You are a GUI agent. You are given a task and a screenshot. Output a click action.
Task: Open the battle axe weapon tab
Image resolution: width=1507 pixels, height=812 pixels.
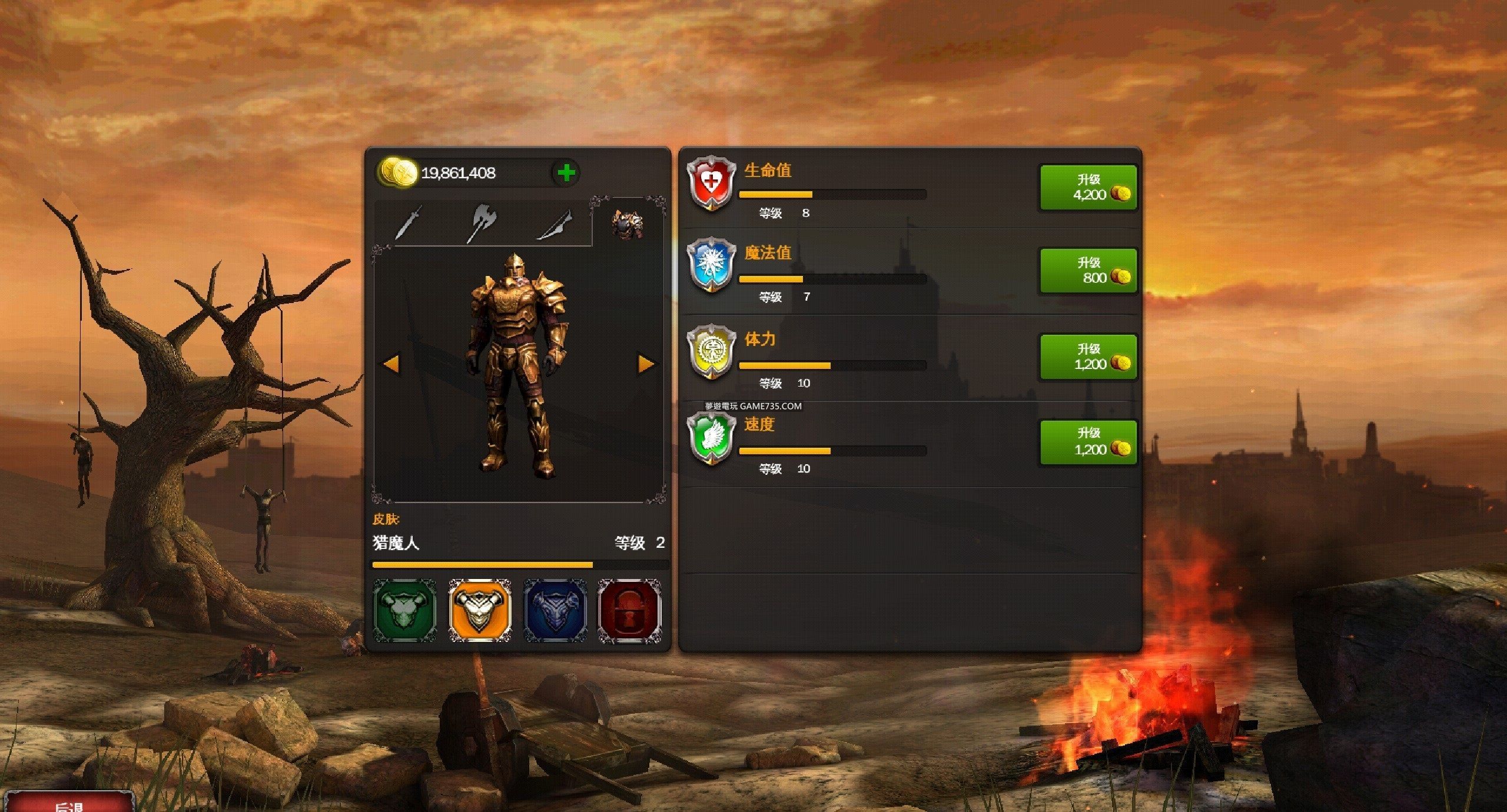click(482, 223)
